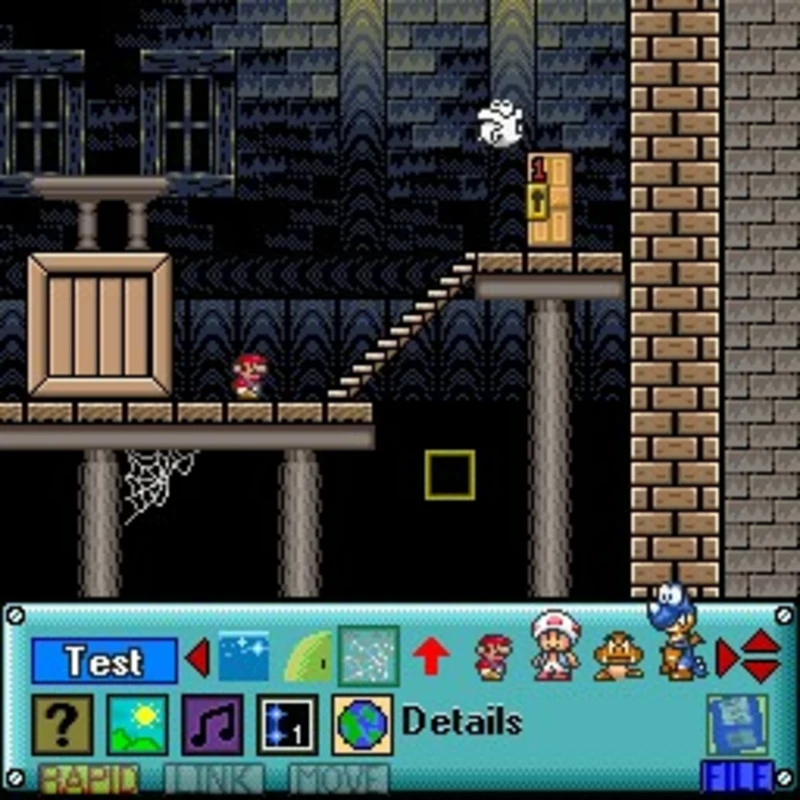The height and width of the screenshot is (800, 800).
Task: Pick the Mario sprite in the palette
Action: 493,657
